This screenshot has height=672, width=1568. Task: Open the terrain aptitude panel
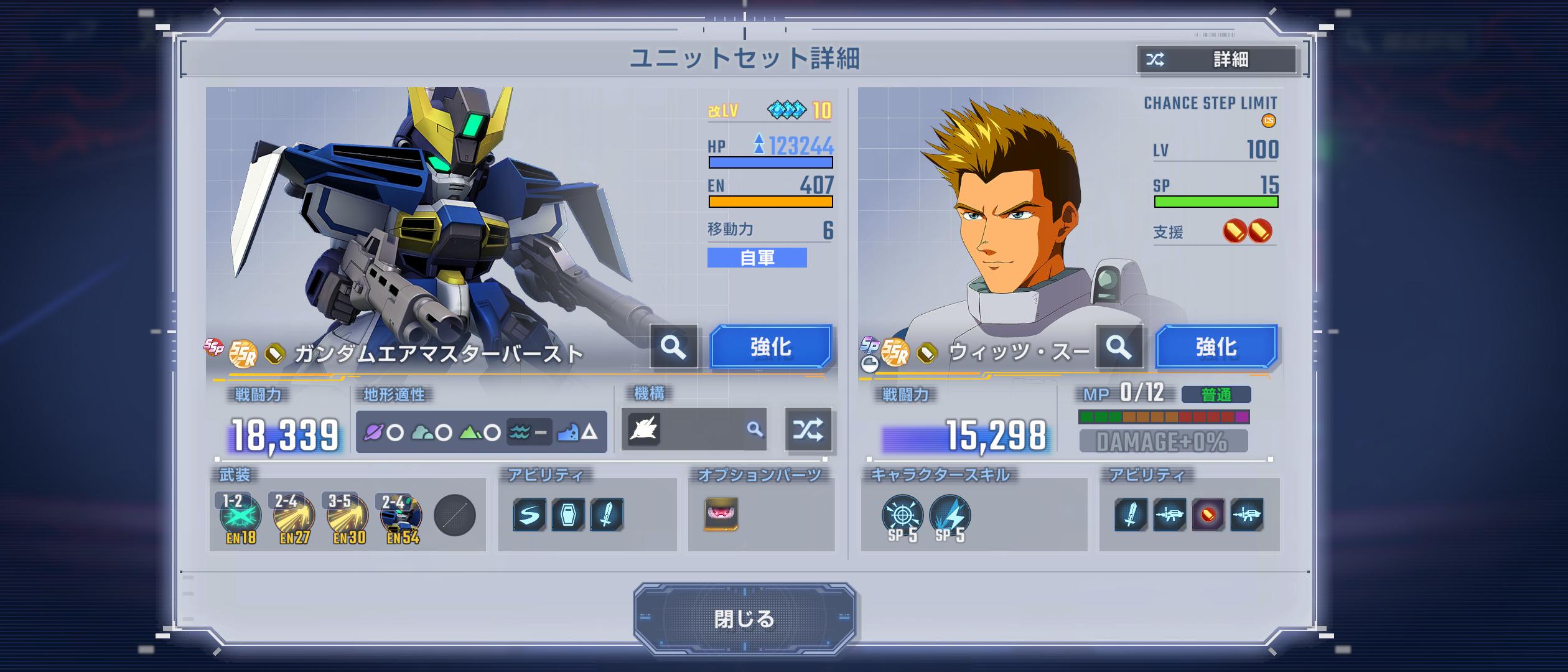point(481,431)
